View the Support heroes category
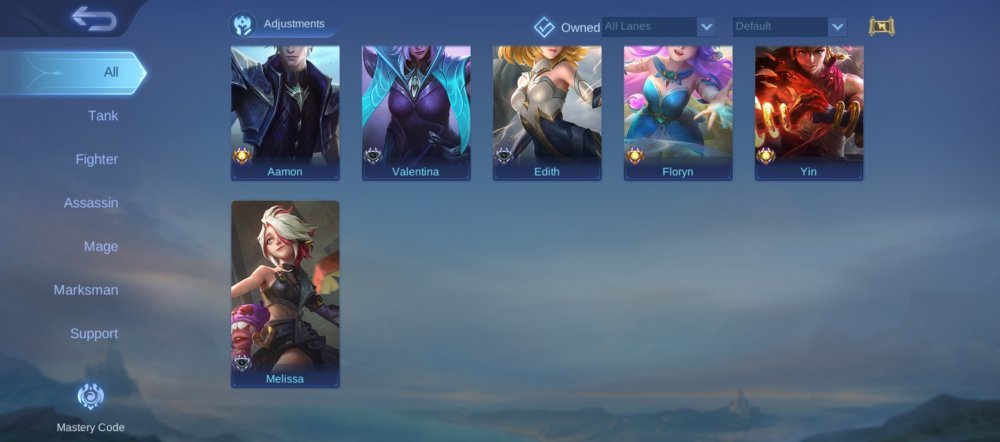The height and width of the screenshot is (442, 1000). coord(93,333)
